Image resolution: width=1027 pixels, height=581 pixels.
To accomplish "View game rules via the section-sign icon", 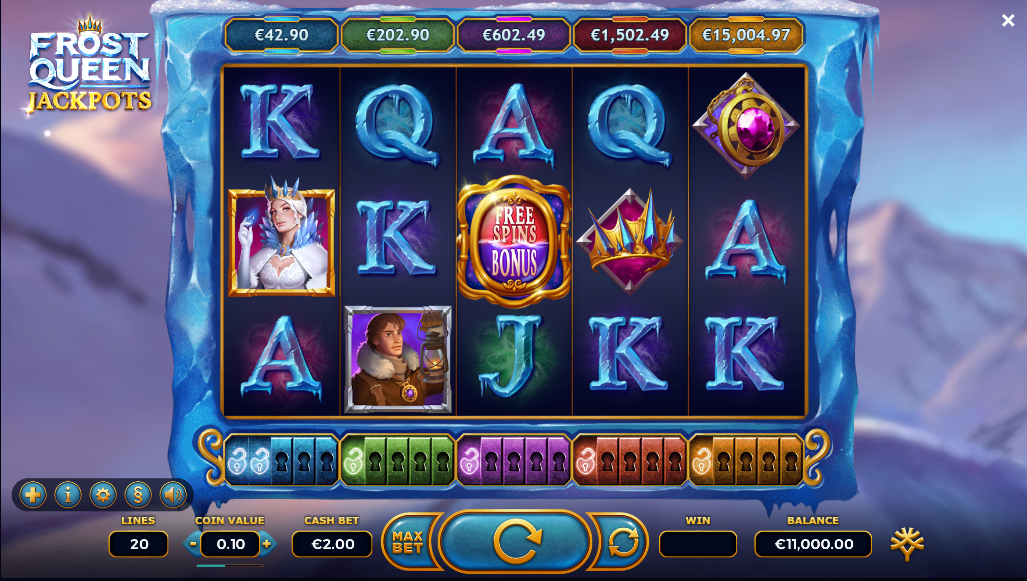I will click(137, 494).
